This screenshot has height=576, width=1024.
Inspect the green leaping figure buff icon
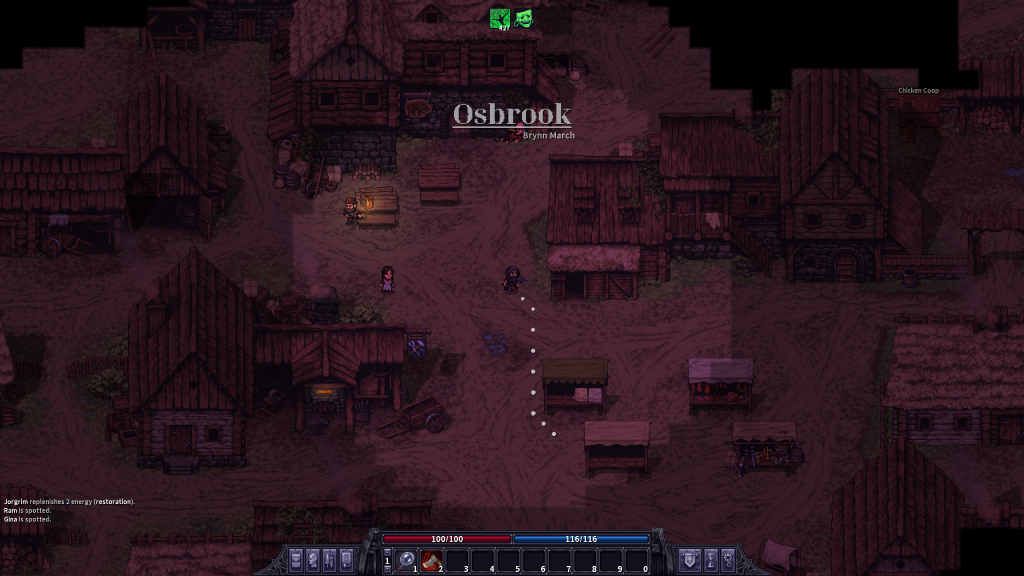pos(499,18)
